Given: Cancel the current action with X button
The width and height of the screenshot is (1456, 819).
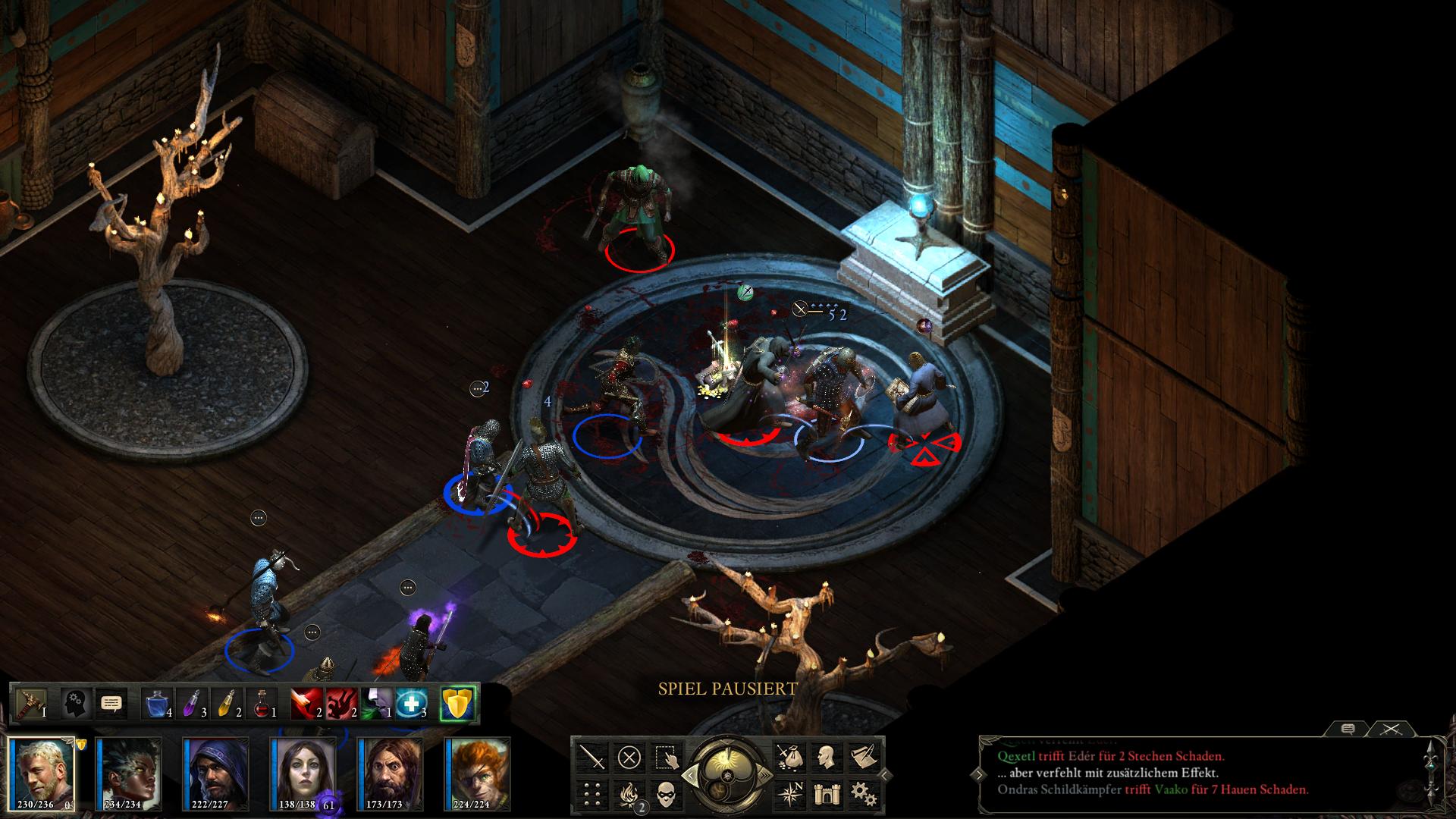Looking at the screenshot, I should [x=629, y=757].
